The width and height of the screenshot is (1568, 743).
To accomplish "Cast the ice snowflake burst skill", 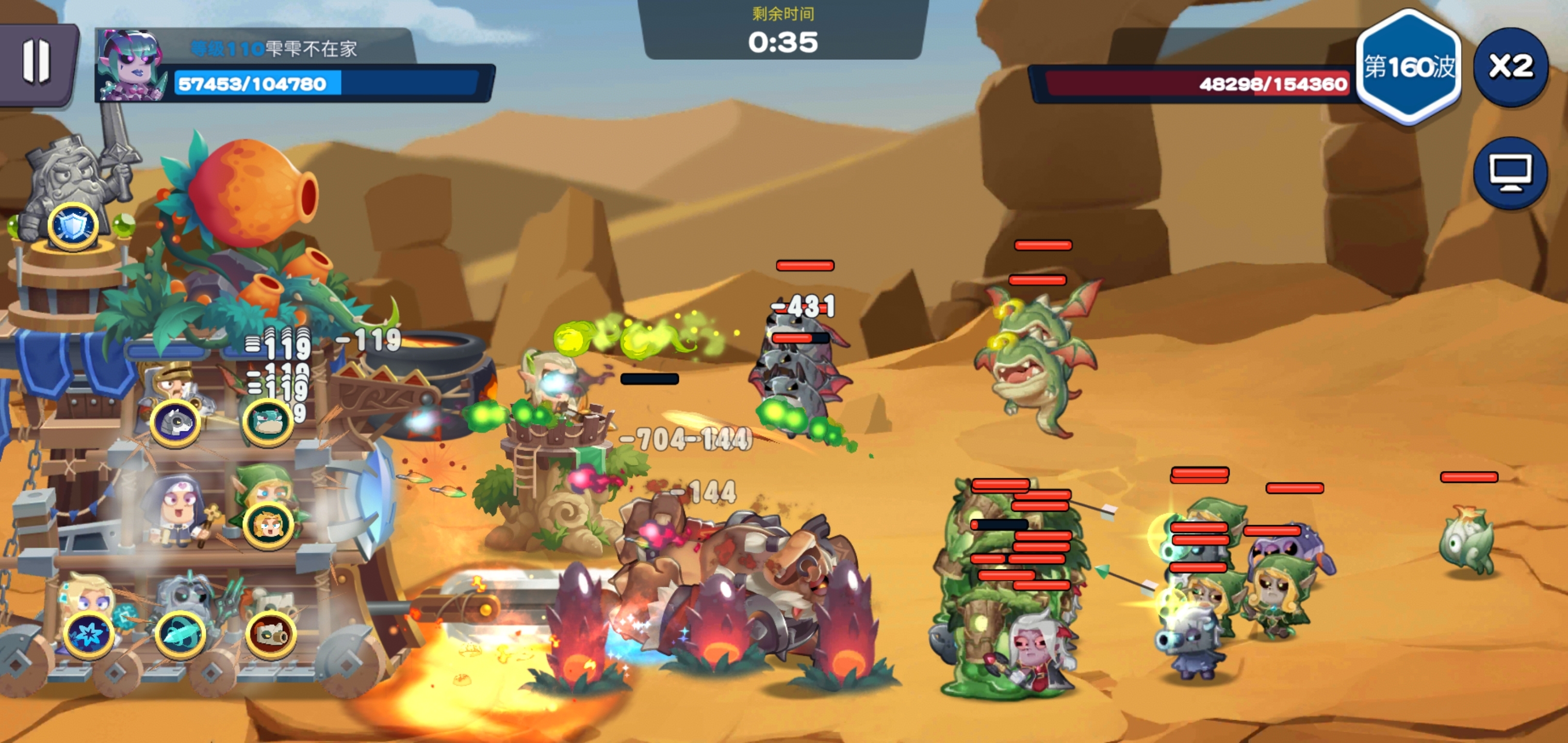I will (x=89, y=634).
